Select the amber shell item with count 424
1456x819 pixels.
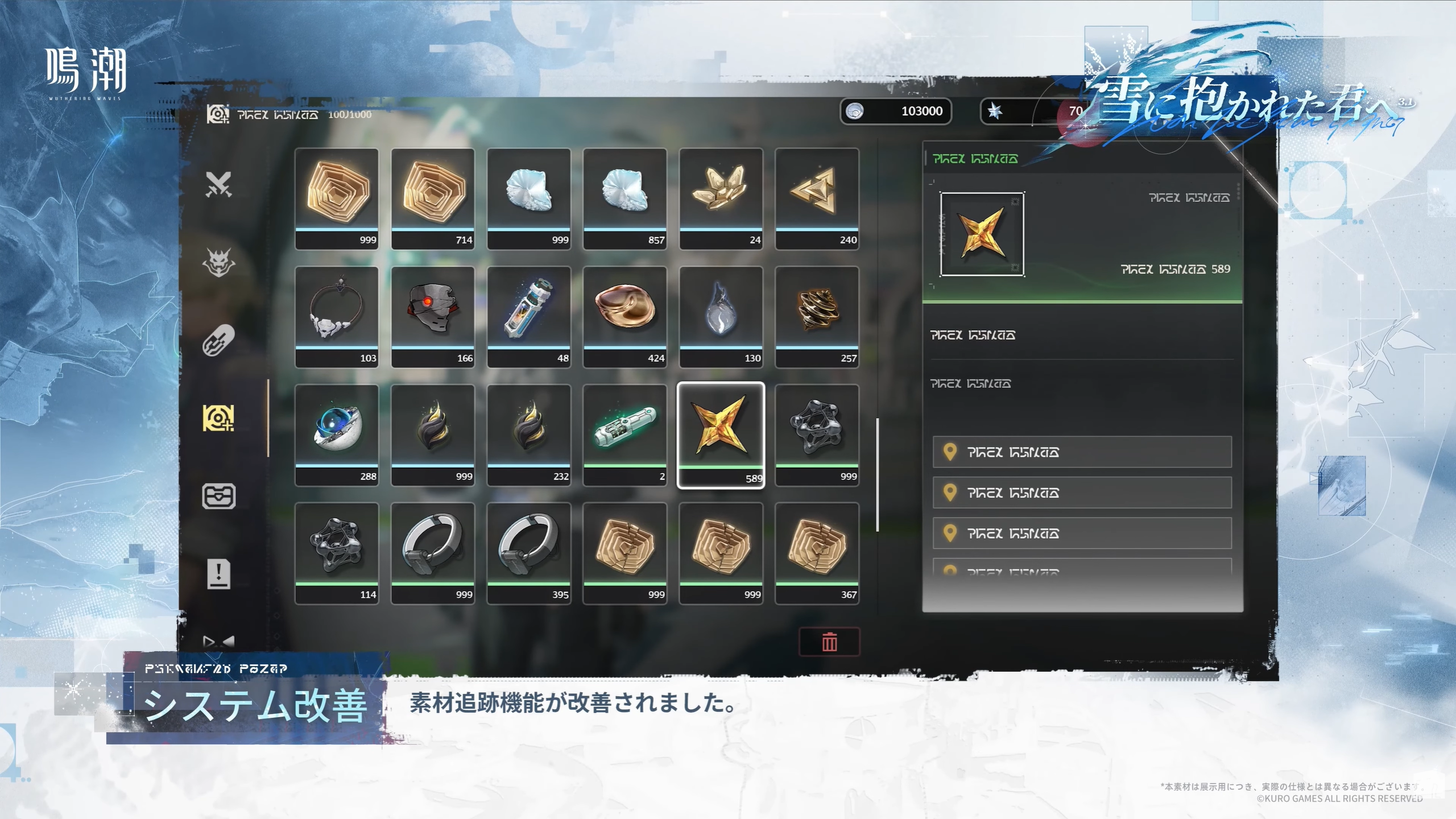point(624,316)
